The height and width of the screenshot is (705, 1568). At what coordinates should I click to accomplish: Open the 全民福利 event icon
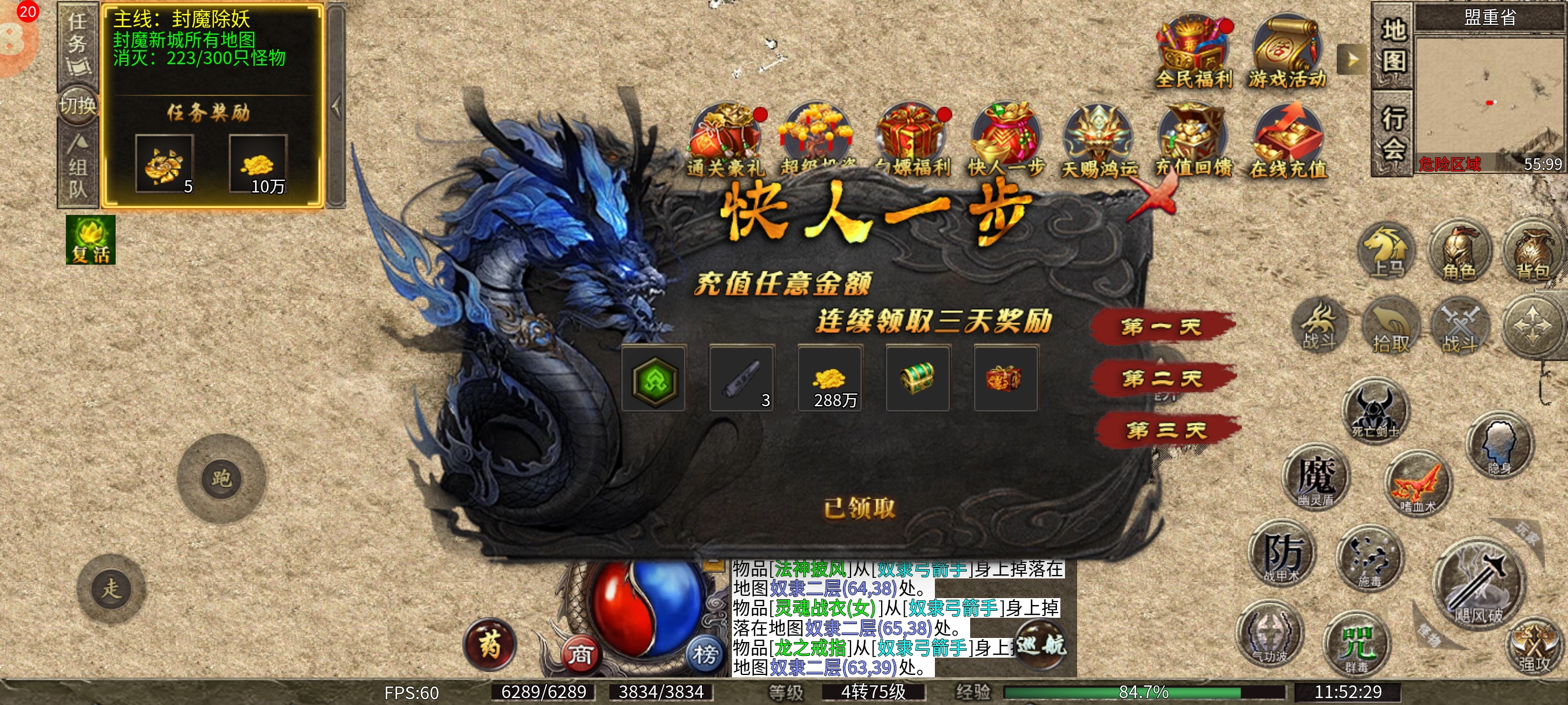click(x=1193, y=51)
